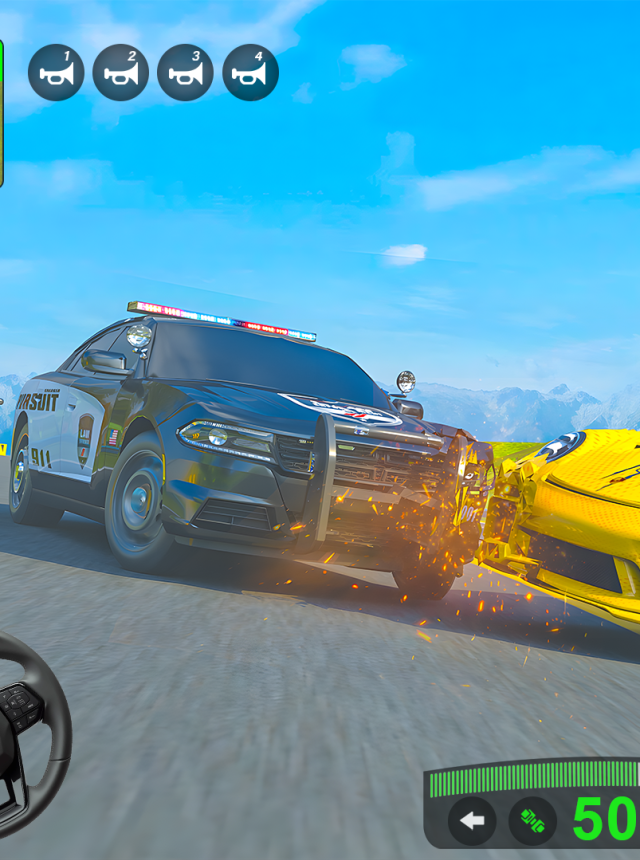Toggle the left arrow turn indicator
The height and width of the screenshot is (860, 640).
coord(472,821)
